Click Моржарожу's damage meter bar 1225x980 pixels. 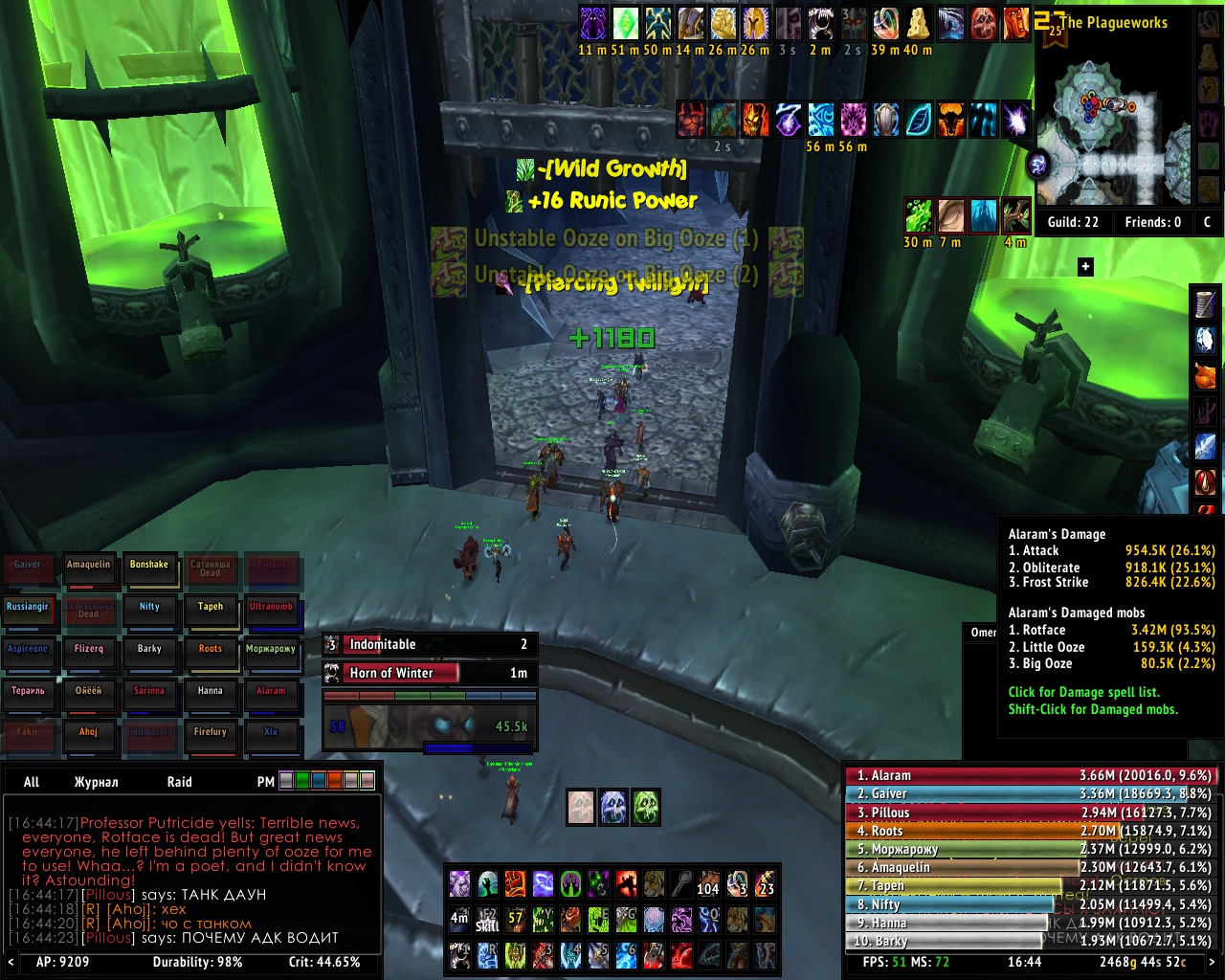[x=1029, y=849]
